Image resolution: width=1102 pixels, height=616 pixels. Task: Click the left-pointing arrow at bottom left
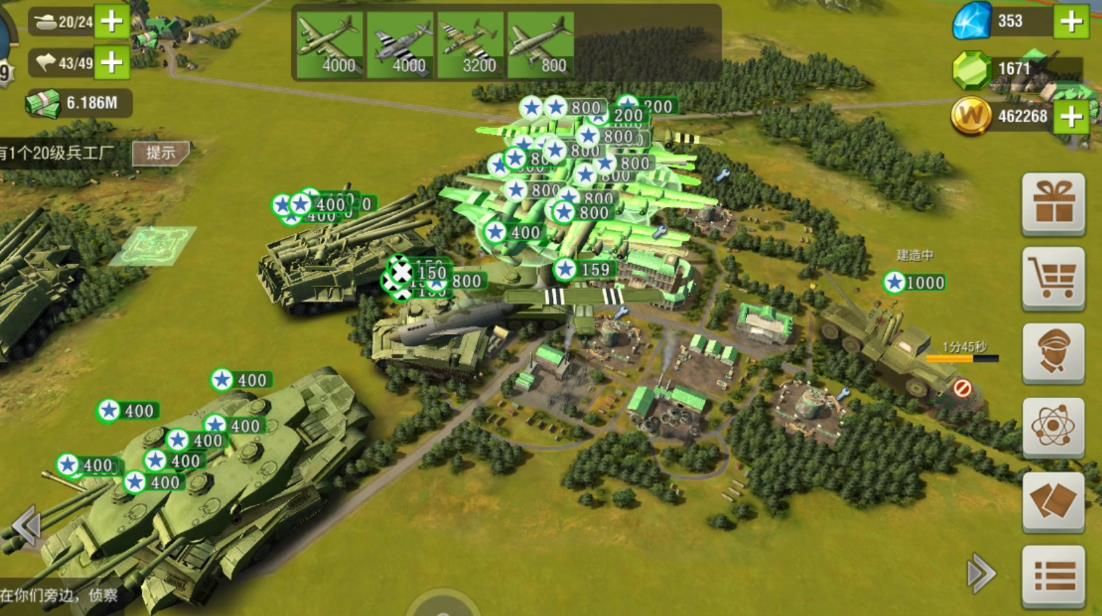(x=25, y=524)
